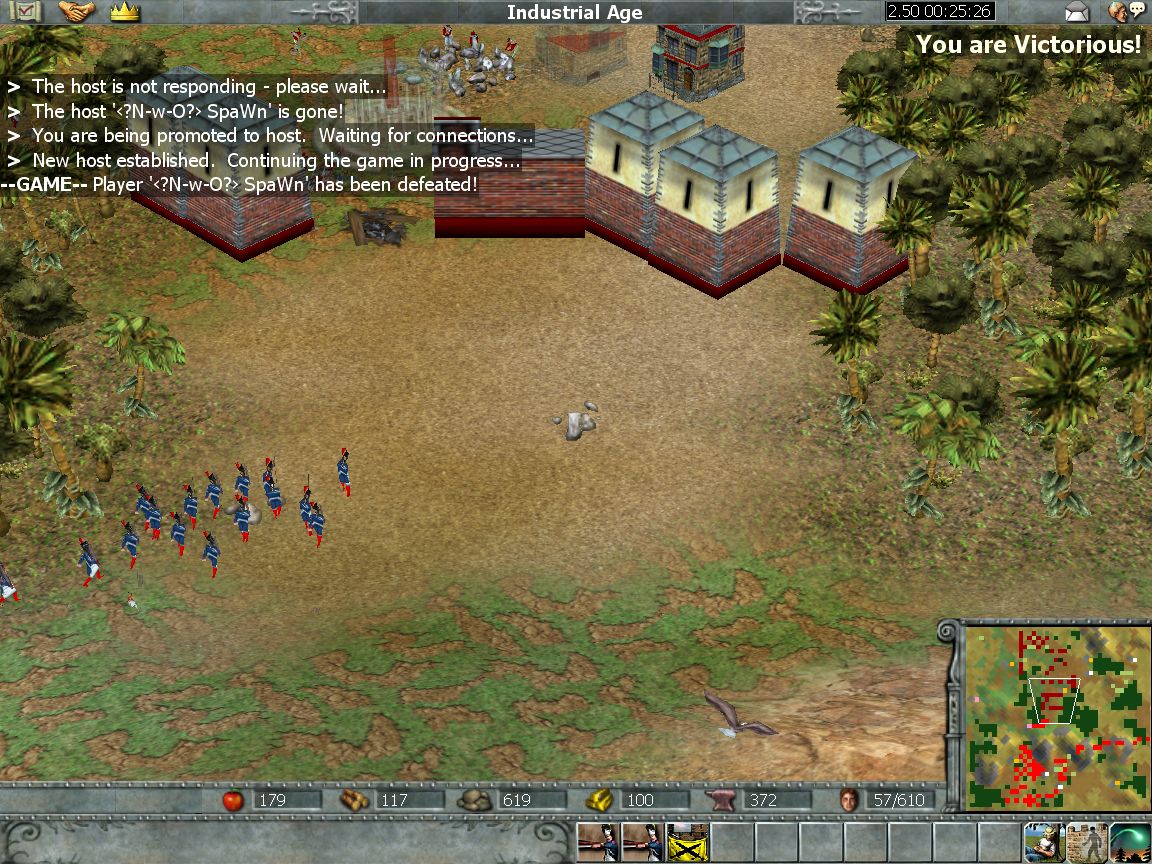The image size is (1152, 864).
Task: Click the idle citizen resting under tree button
Action: [1043, 843]
